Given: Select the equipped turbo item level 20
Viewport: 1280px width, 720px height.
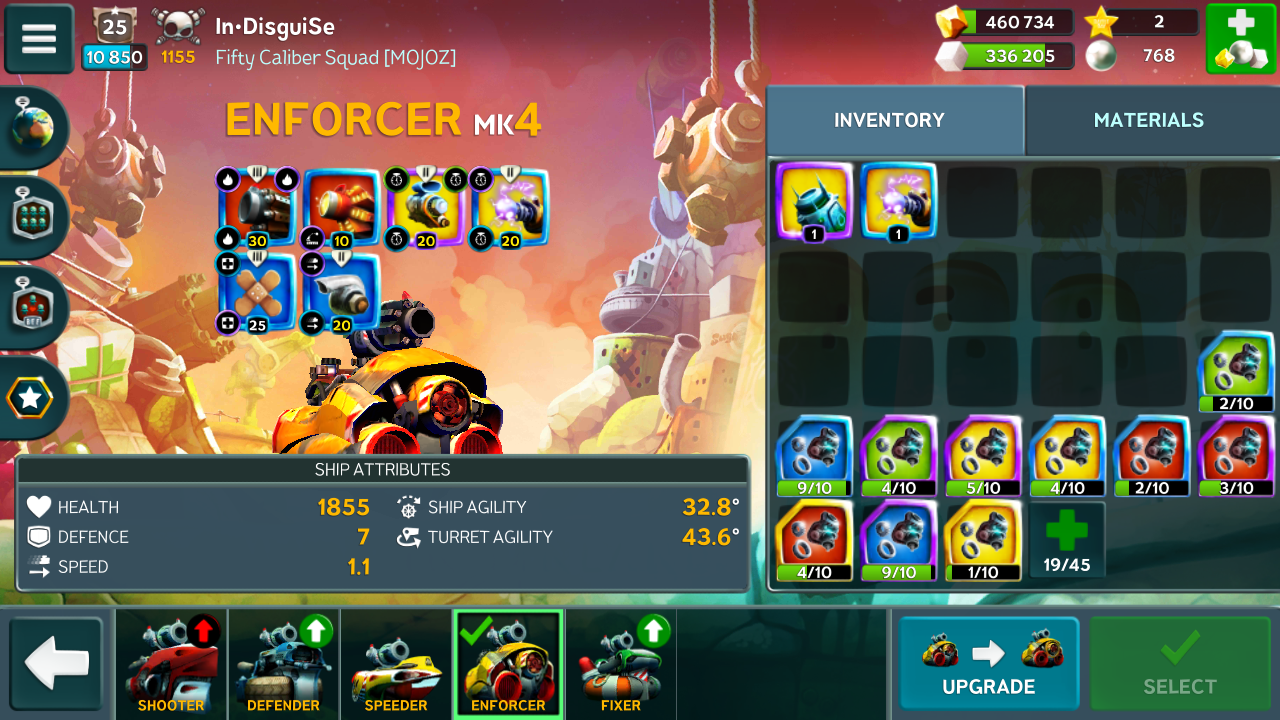Looking at the screenshot, I should tap(342, 291).
